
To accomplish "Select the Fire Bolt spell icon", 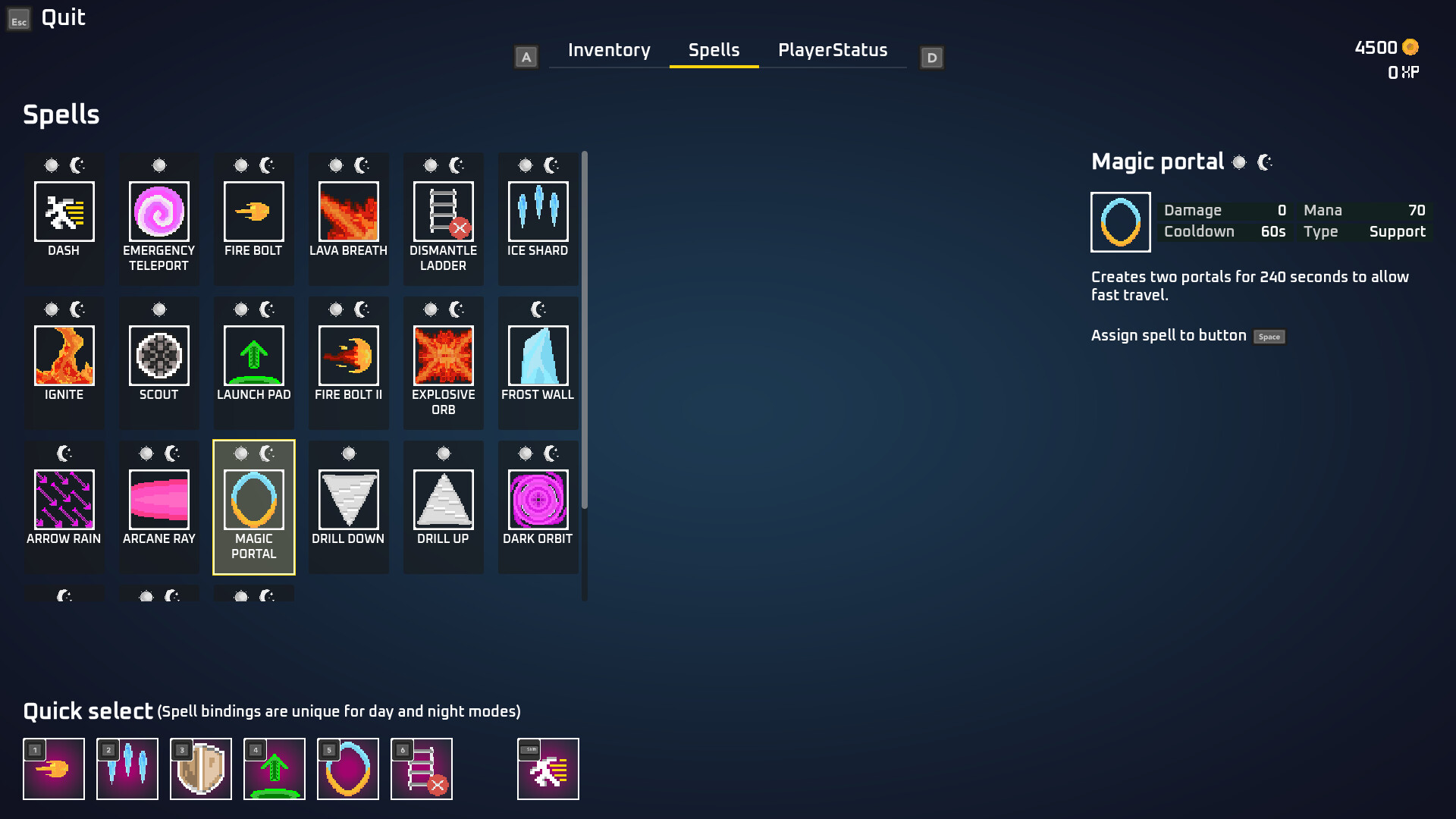I will (254, 212).
